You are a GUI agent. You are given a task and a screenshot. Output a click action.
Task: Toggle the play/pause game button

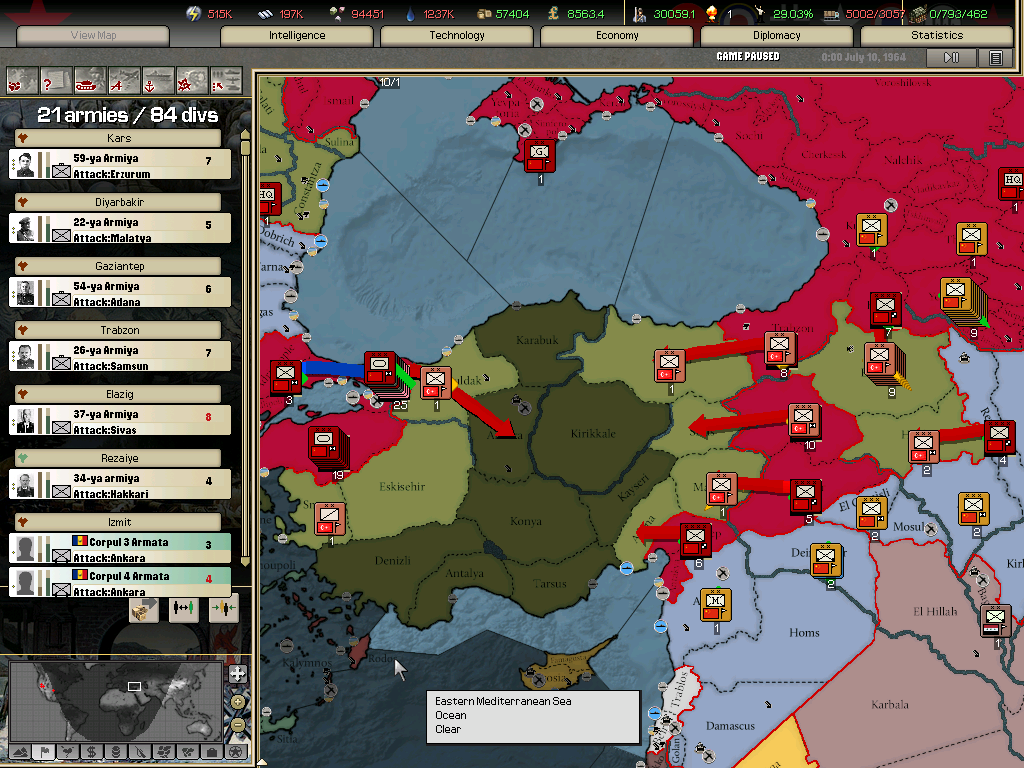951,58
